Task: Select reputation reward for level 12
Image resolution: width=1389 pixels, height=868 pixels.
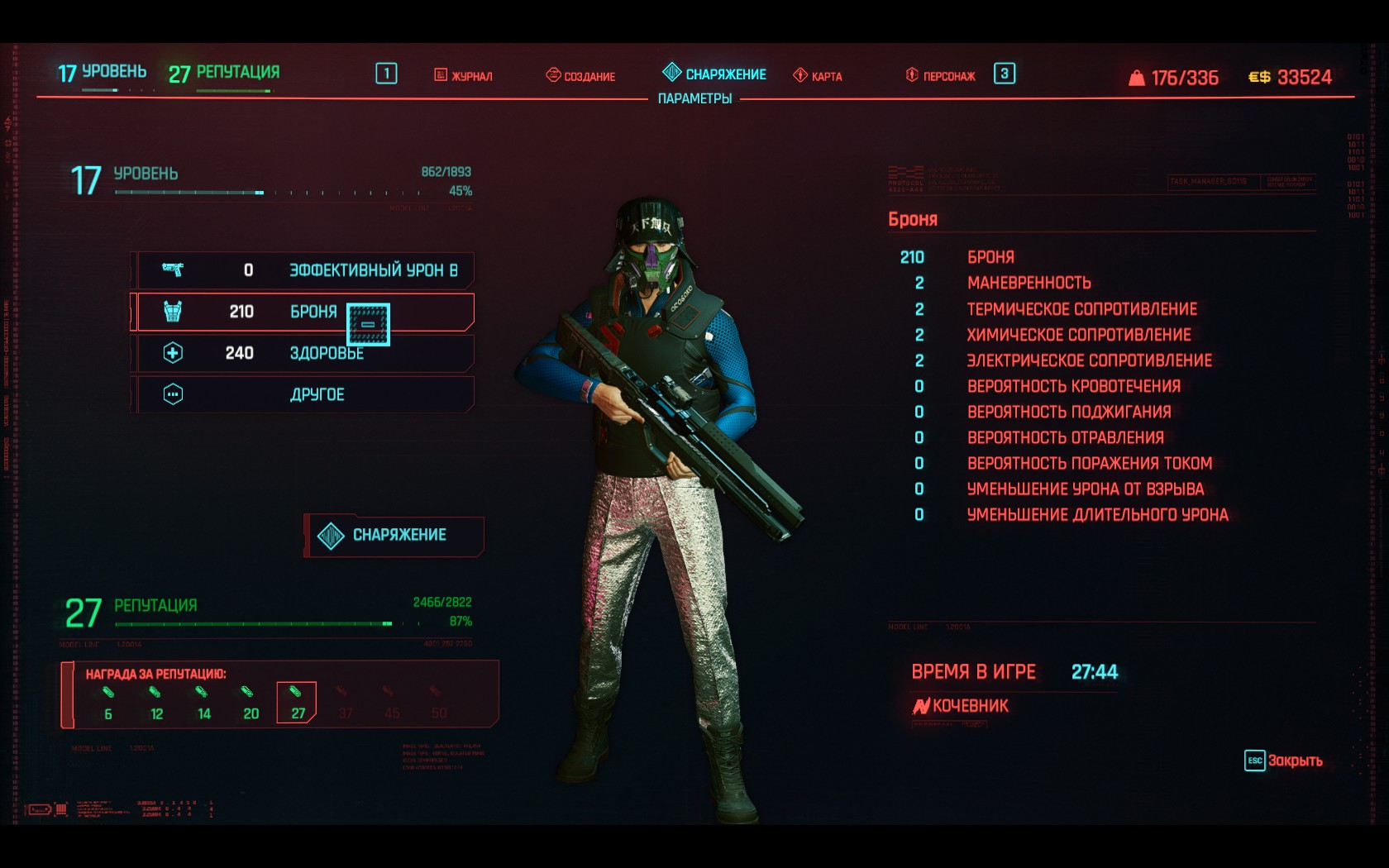Action: pyautogui.click(x=155, y=703)
